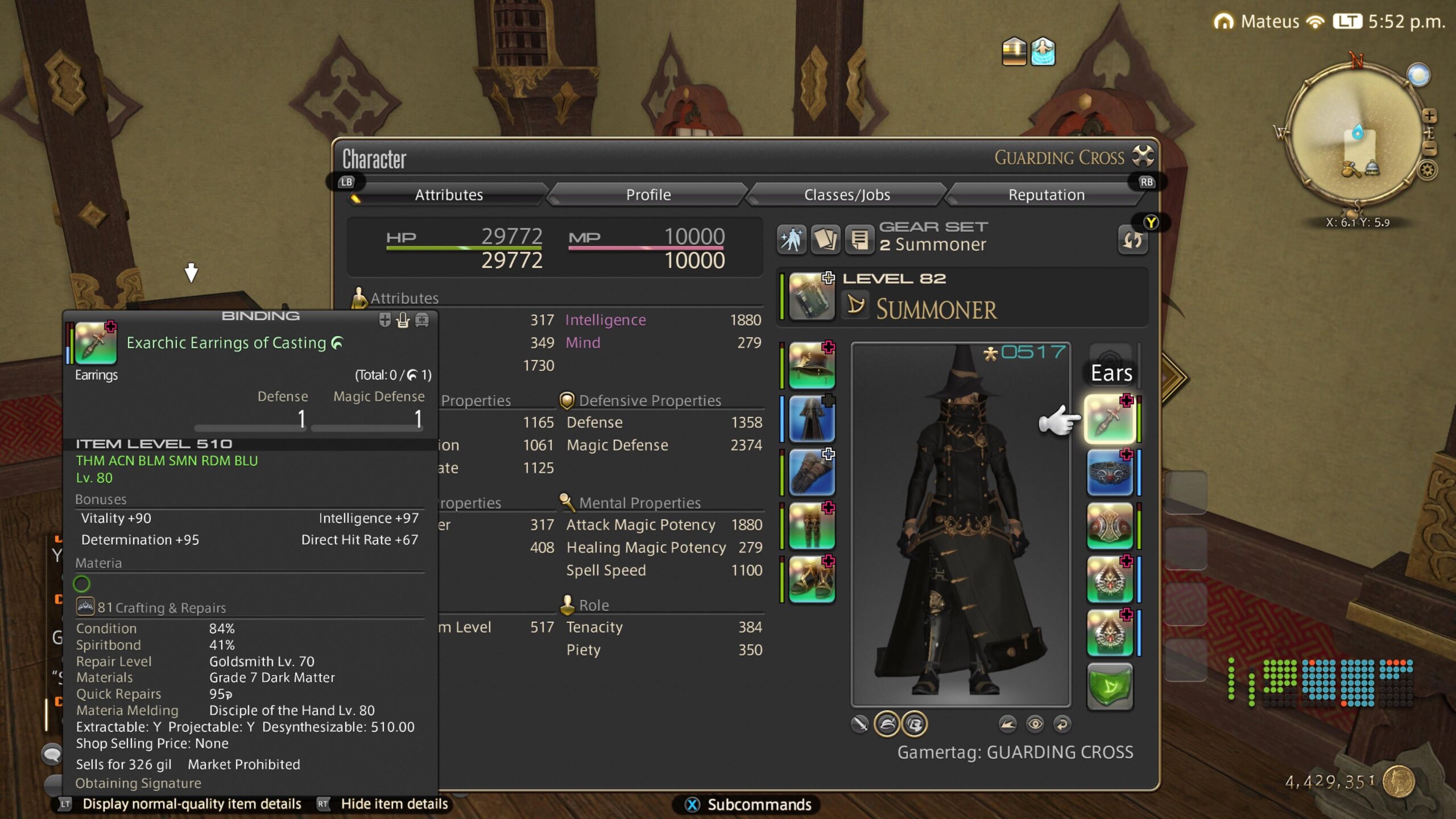Choose the black robe body slot
Screen dimensions: 1456x819
tap(812, 419)
